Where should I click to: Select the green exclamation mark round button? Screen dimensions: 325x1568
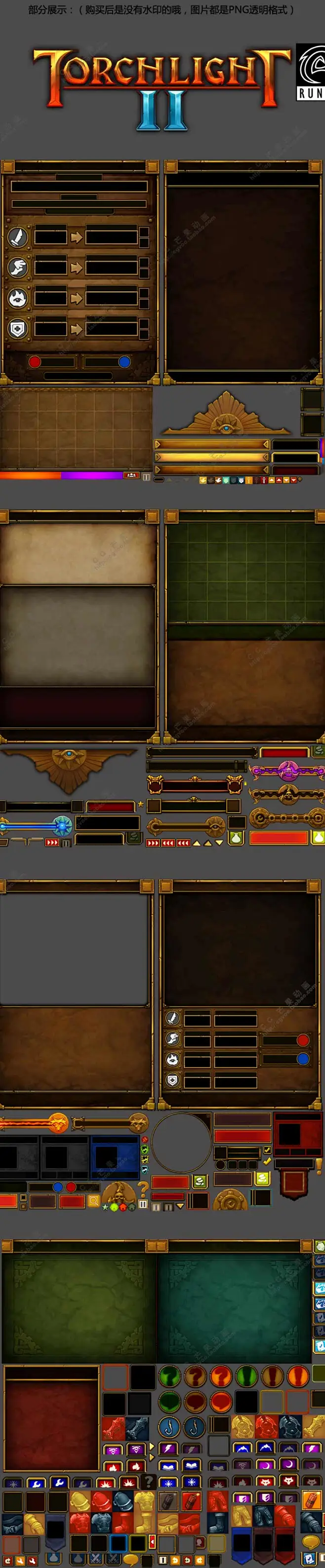(x=246, y=1376)
